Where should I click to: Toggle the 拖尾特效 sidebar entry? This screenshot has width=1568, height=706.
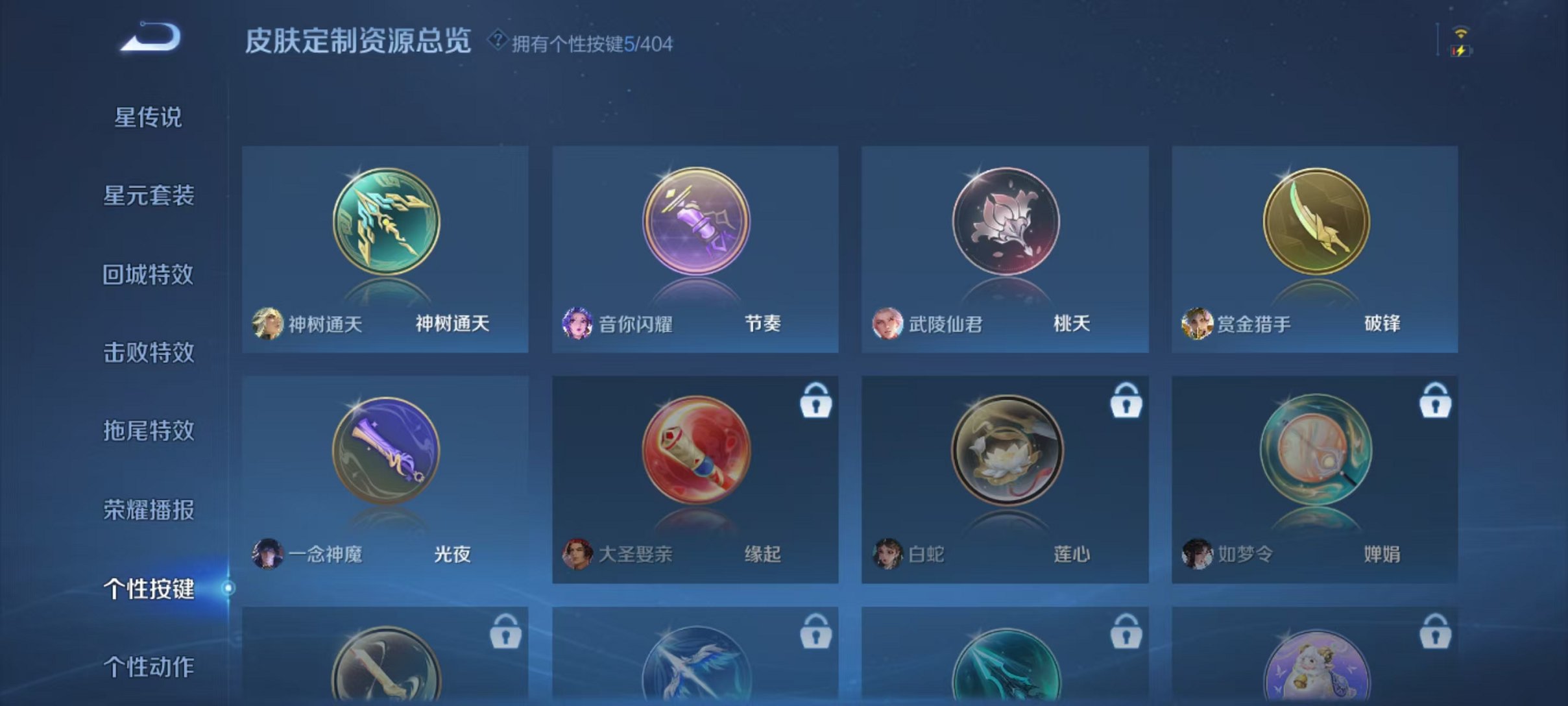[x=147, y=430]
